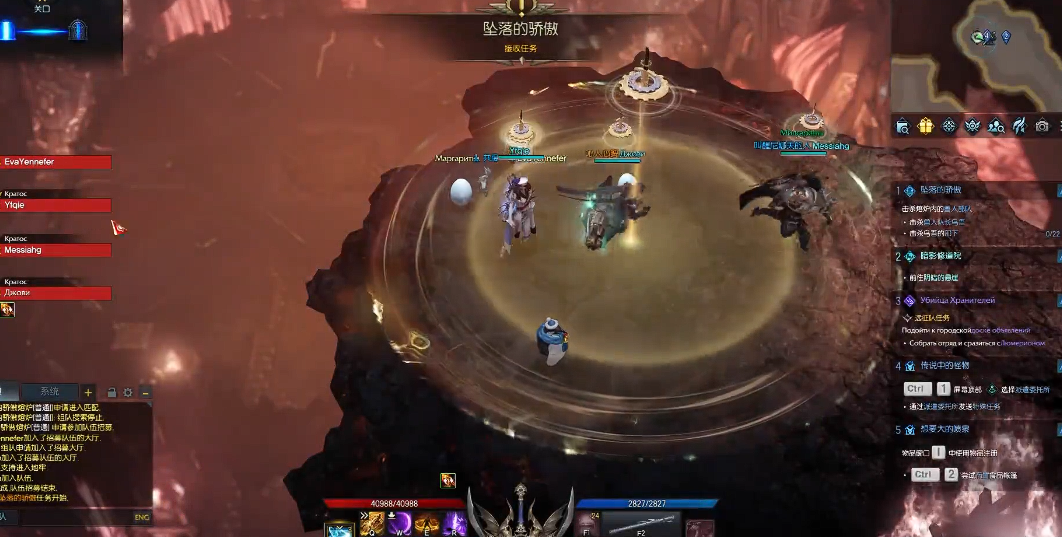Activate the Q skill on the hotbar
Screen dimensions: 1062x537
pos(374,523)
